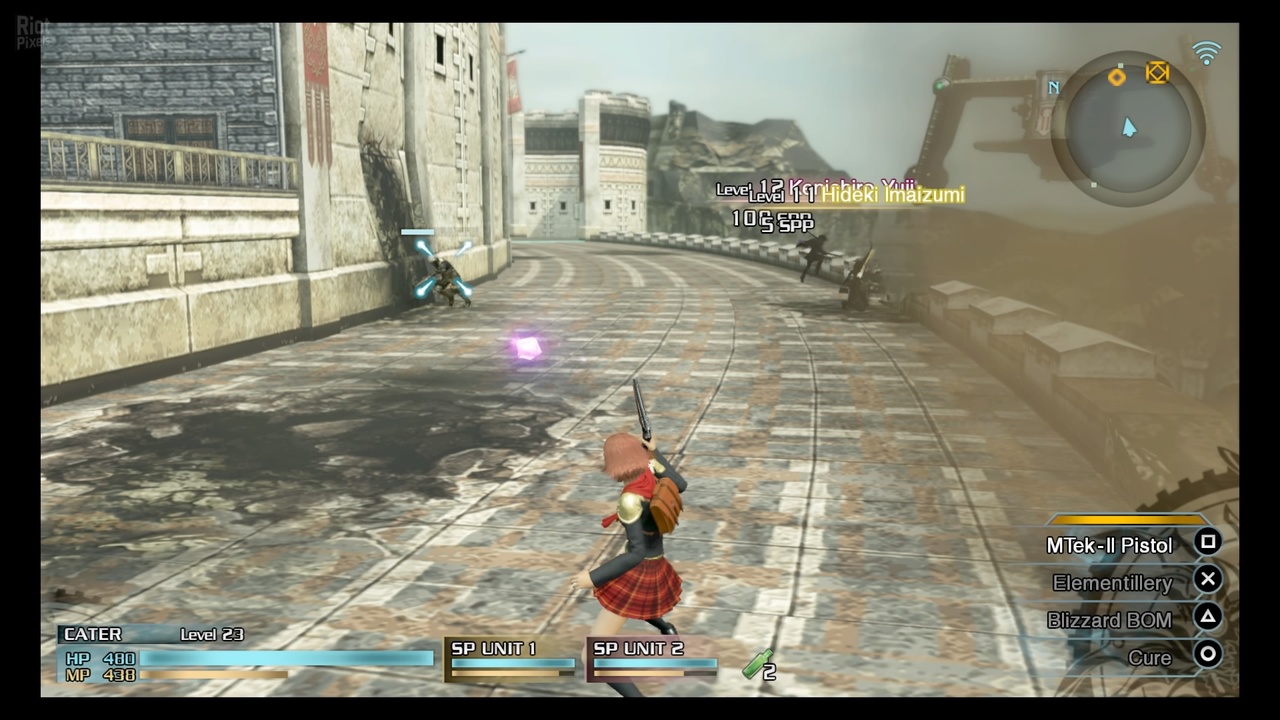
Task: Click the Riot Pixels watermark
Action: click(30, 26)
